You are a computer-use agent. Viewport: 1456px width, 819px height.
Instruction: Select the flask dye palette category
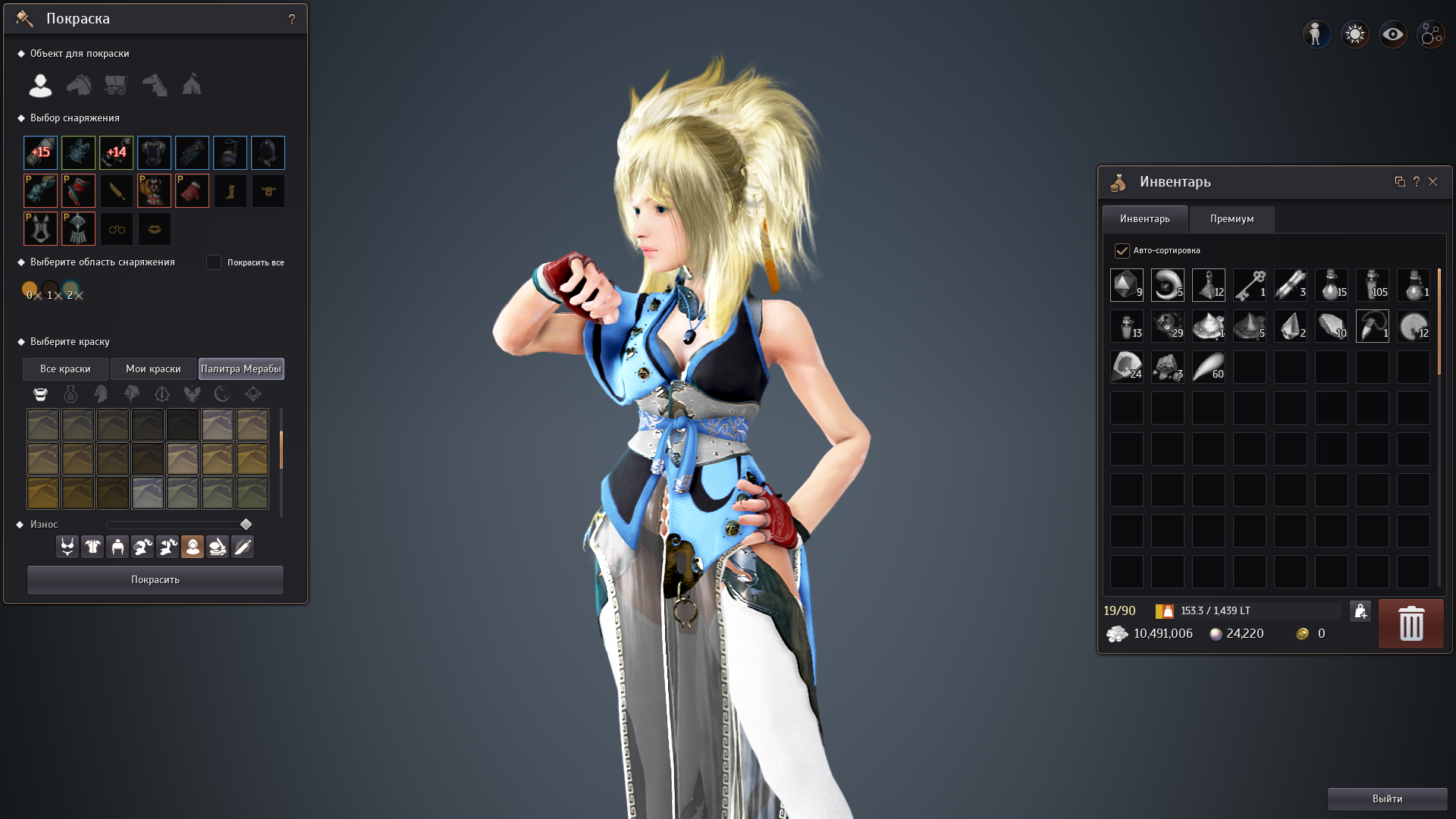(71, 394)
